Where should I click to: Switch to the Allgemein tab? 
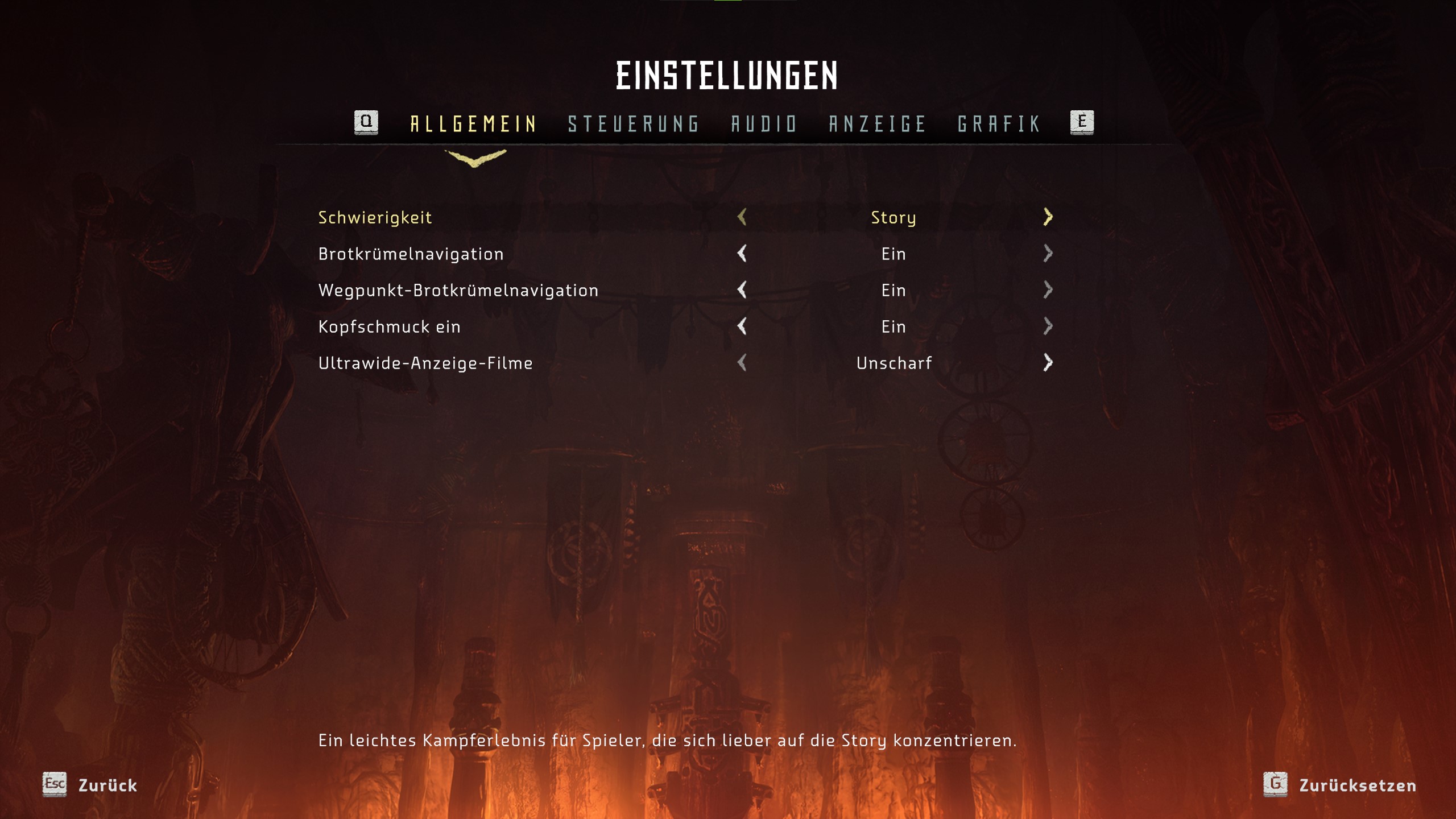(x=473, y=123)
